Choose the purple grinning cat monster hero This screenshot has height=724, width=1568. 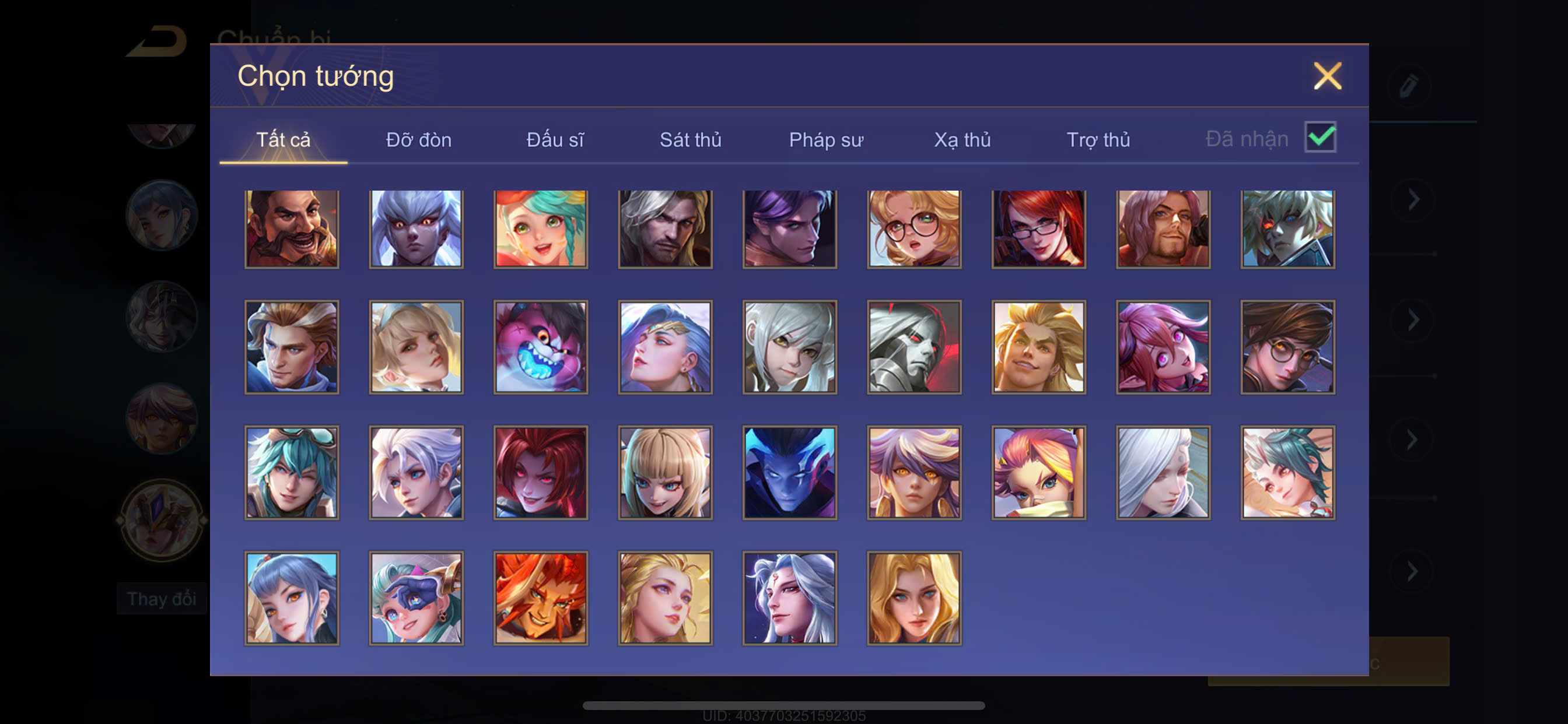click(541, 347)
